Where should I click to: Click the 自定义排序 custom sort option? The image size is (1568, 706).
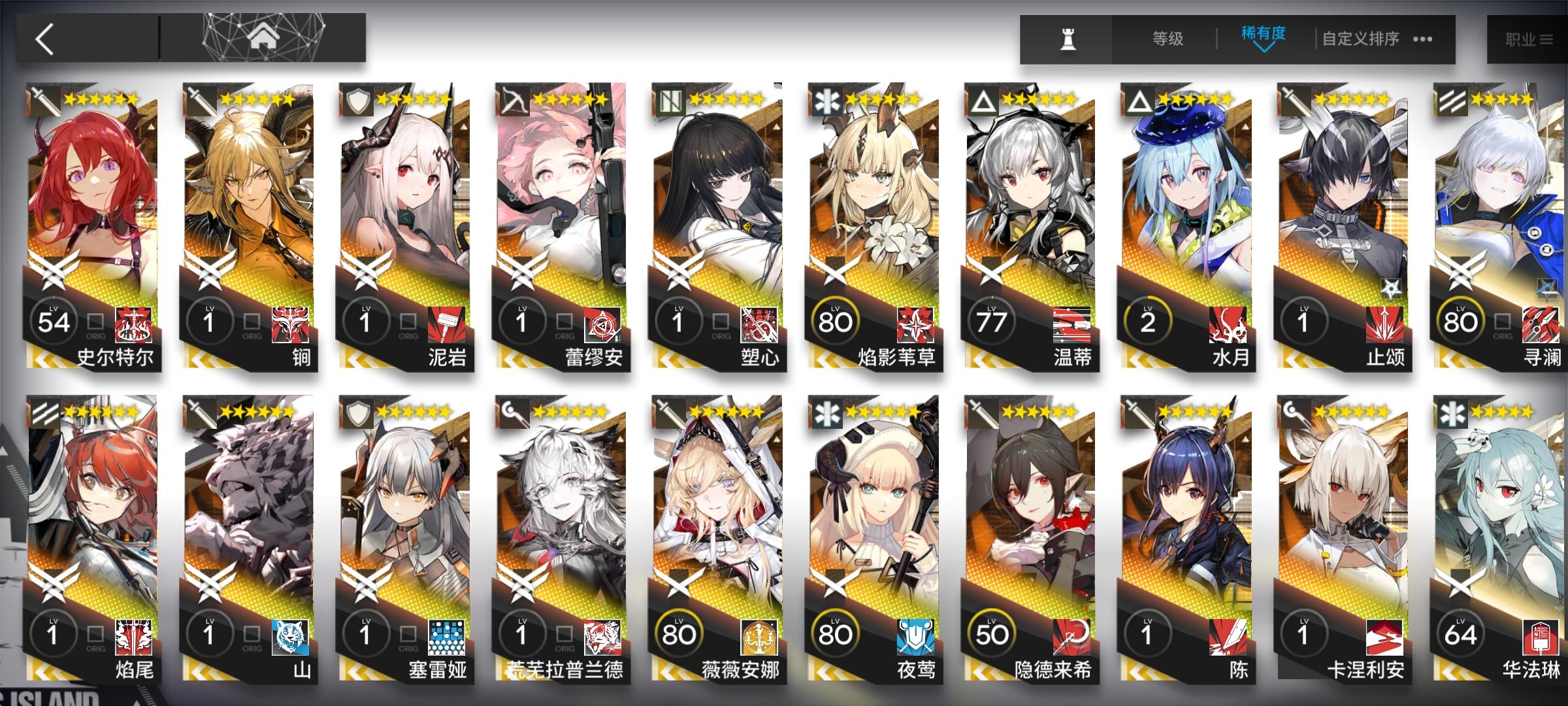tap(1362, 39)
